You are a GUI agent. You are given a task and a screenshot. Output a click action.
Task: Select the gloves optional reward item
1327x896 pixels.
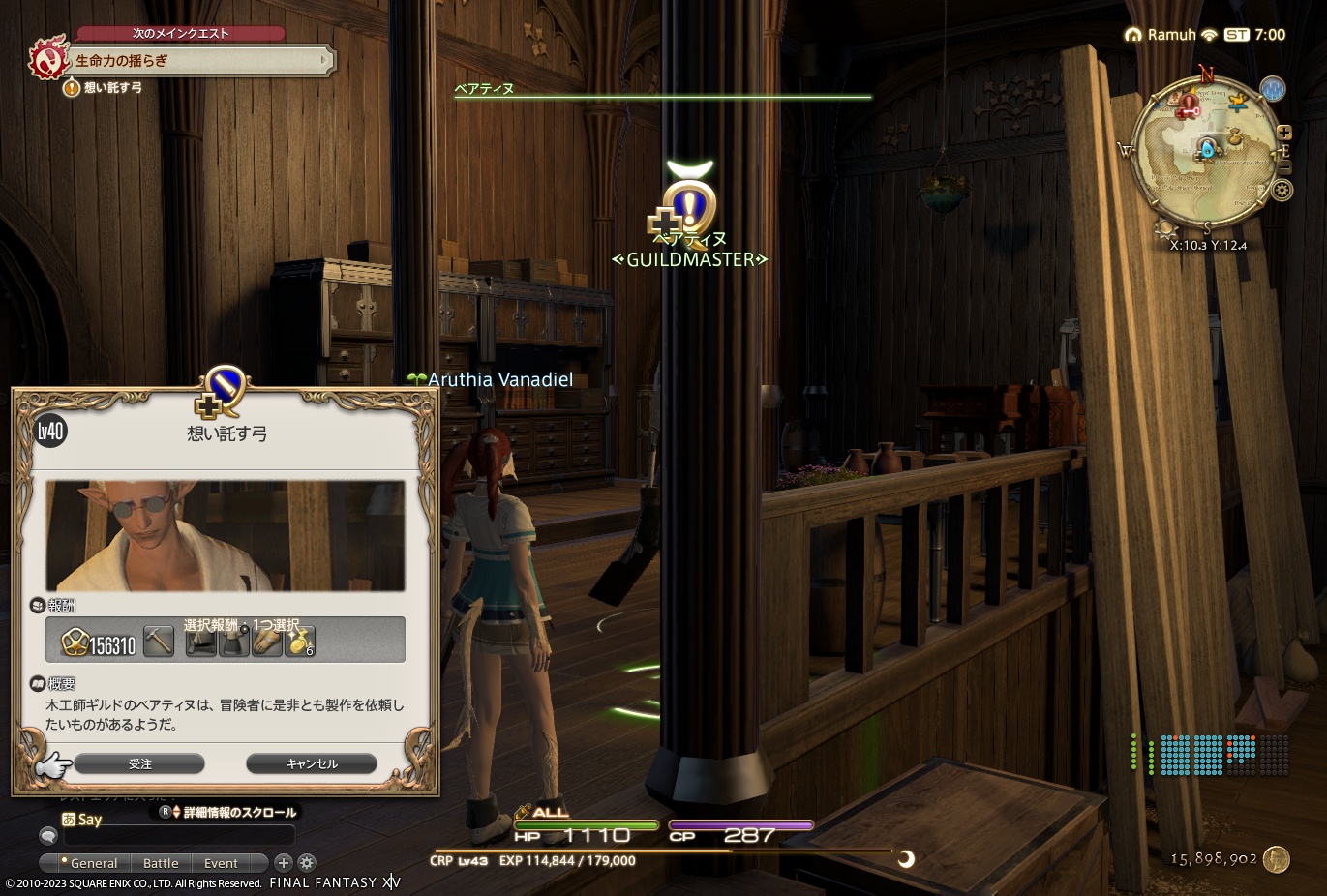pos(268,641)
